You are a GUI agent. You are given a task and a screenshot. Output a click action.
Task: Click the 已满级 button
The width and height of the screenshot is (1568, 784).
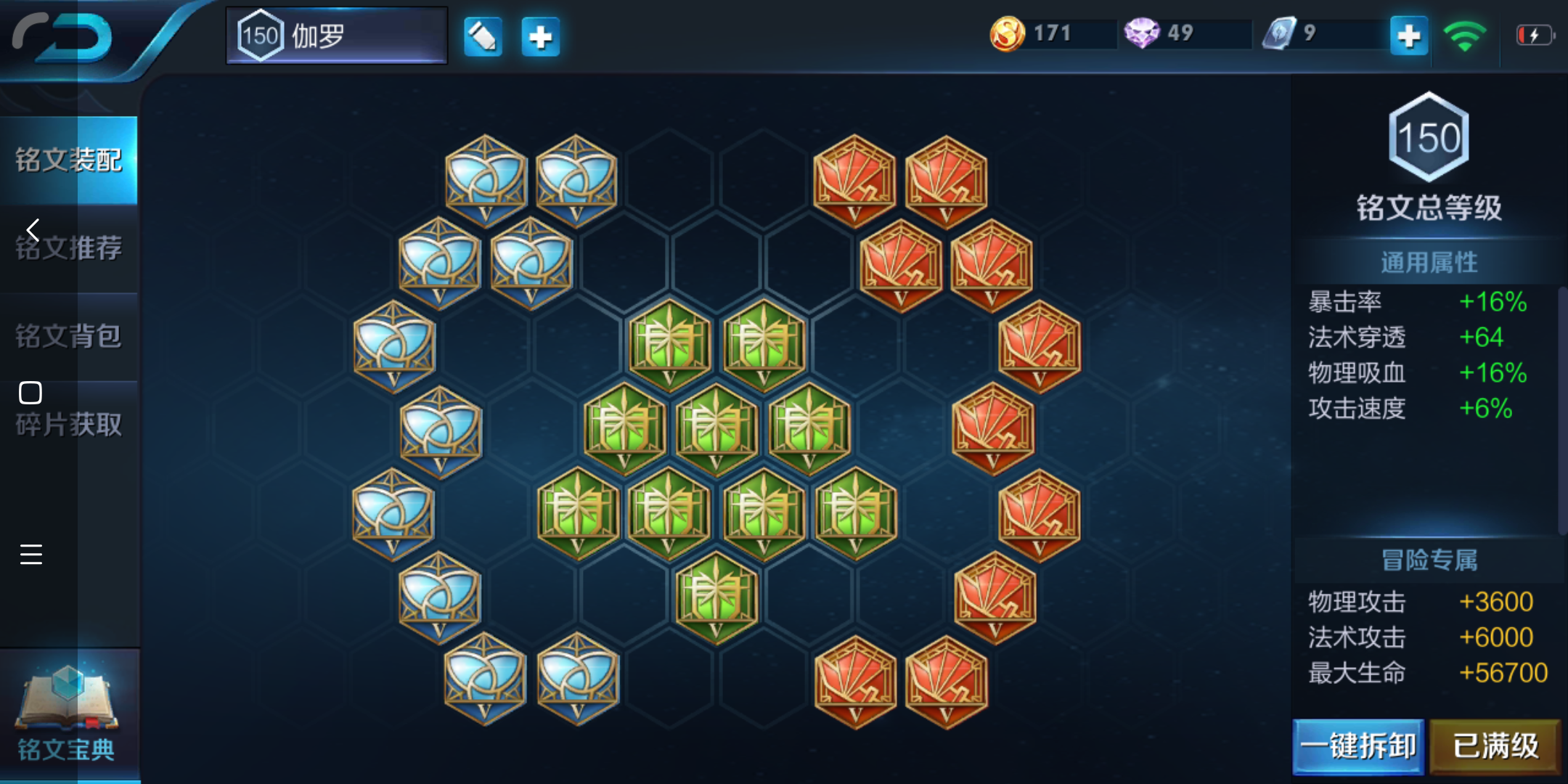[x=1495, y=746]
